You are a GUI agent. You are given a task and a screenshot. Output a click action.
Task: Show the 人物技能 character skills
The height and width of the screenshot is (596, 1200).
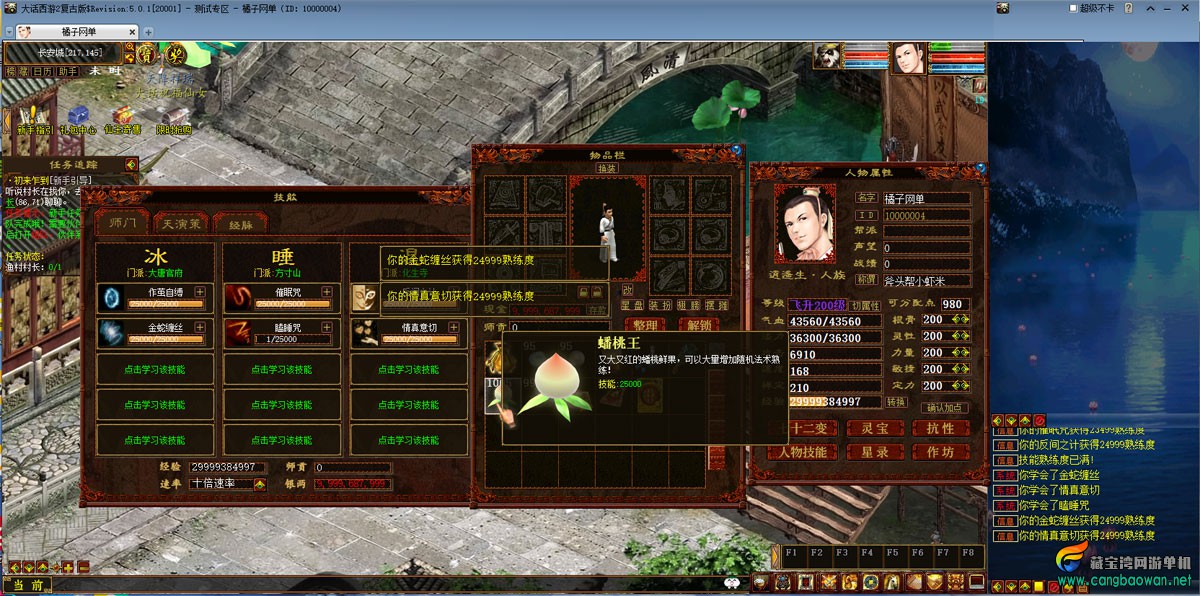pyautogui.click(x=803, y=452)
